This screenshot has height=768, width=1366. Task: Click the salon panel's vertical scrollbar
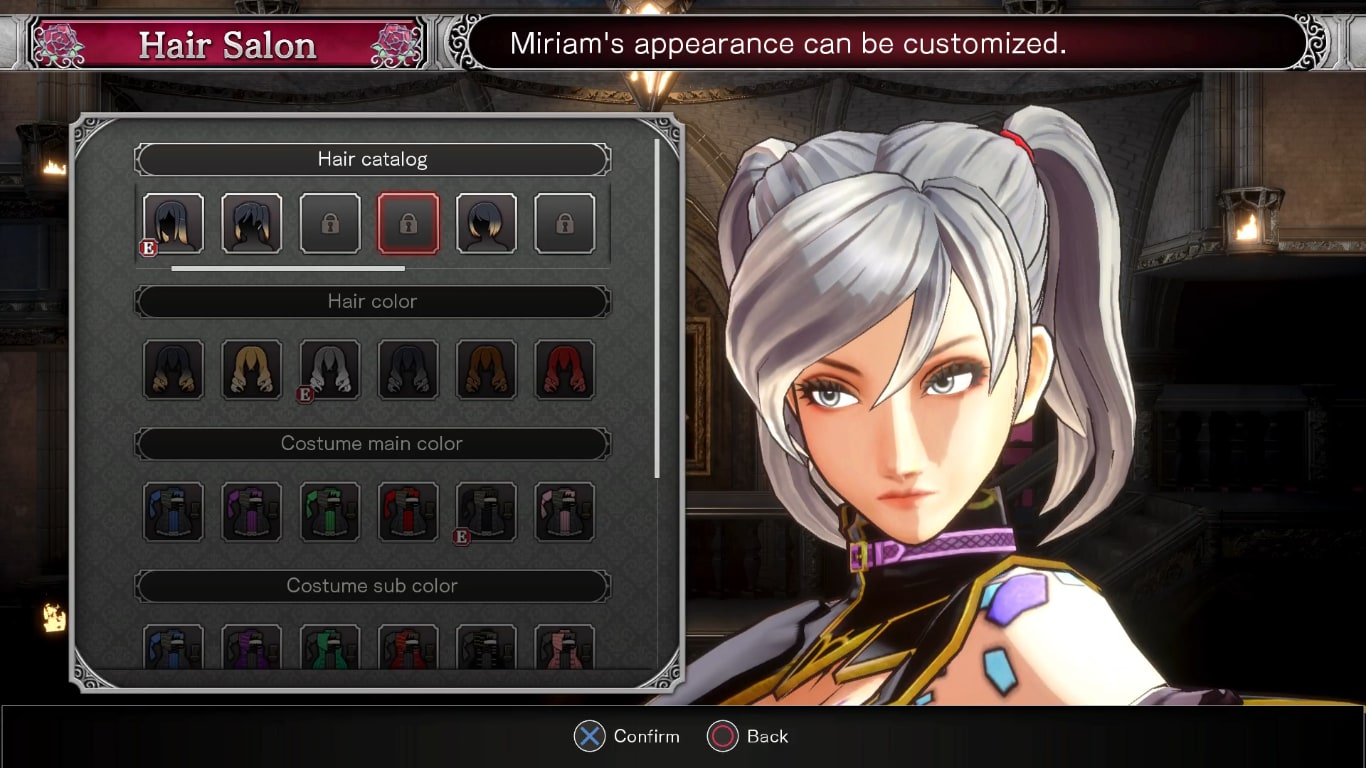(657, 310)
